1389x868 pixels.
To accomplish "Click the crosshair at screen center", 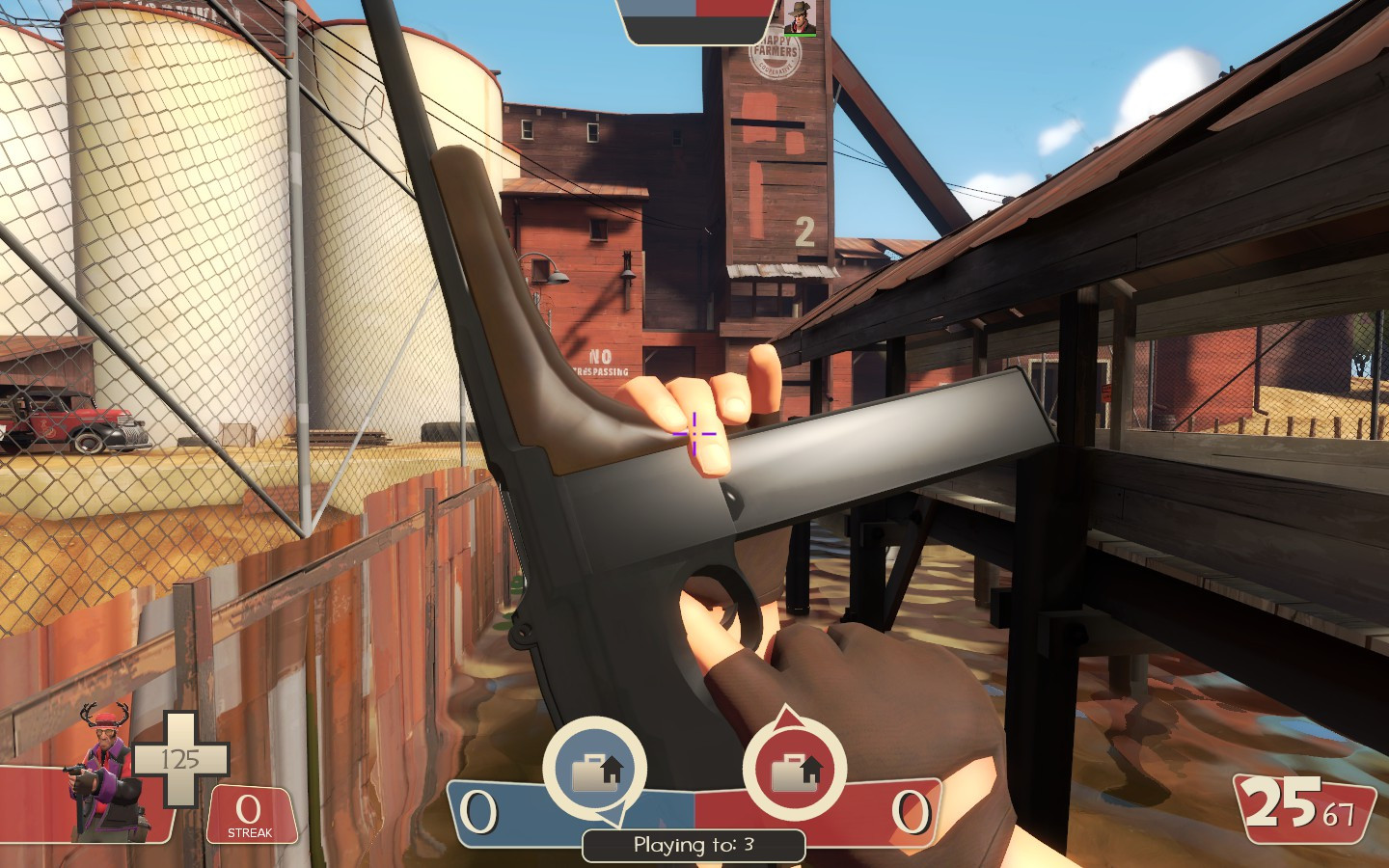I will click(x=694, y=434).
